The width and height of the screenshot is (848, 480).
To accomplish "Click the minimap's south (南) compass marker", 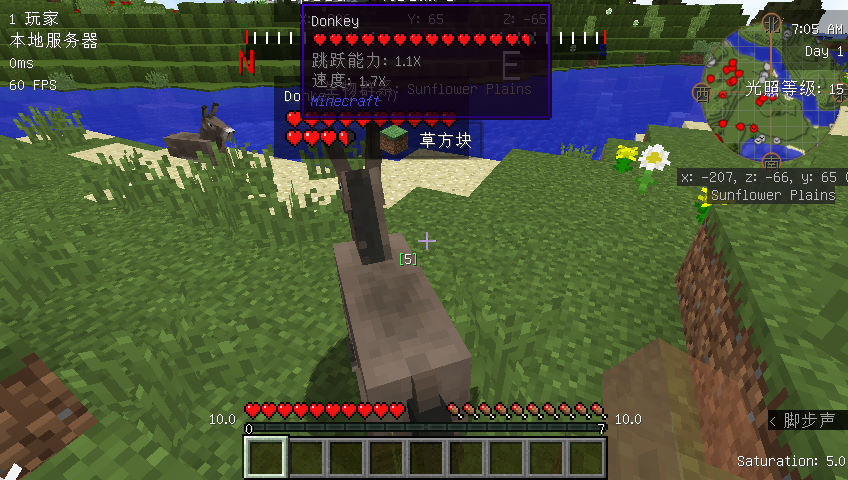I will [x=771, y=161].
